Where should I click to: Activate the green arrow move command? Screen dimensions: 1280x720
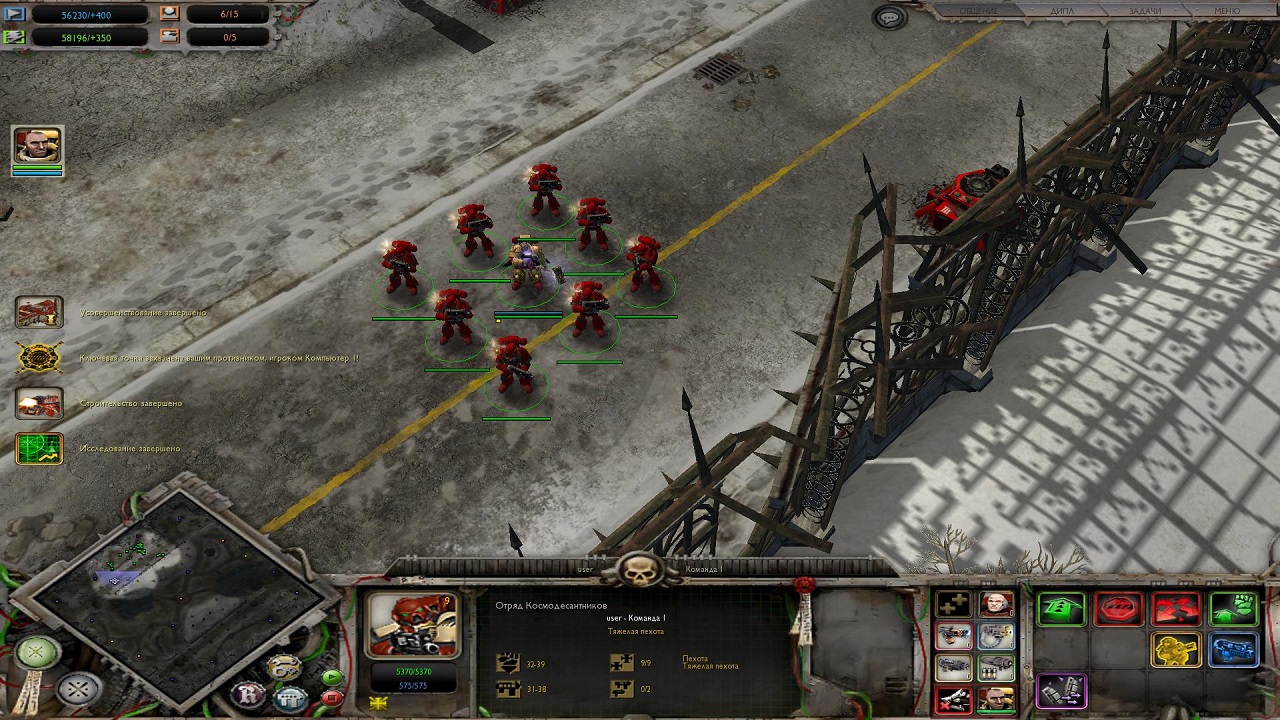(x=1062, y=608)
